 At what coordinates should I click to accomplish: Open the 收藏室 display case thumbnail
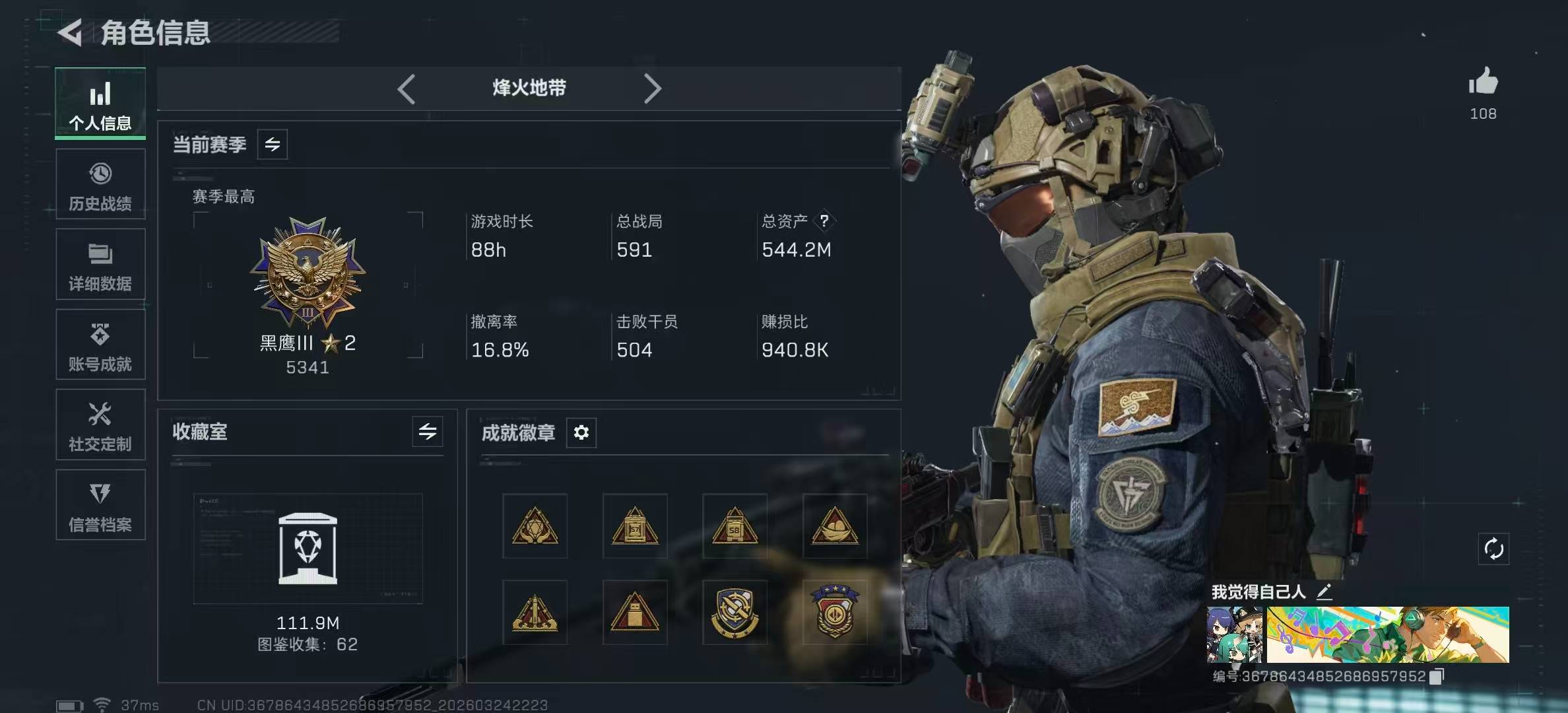(x=308, y=549)
